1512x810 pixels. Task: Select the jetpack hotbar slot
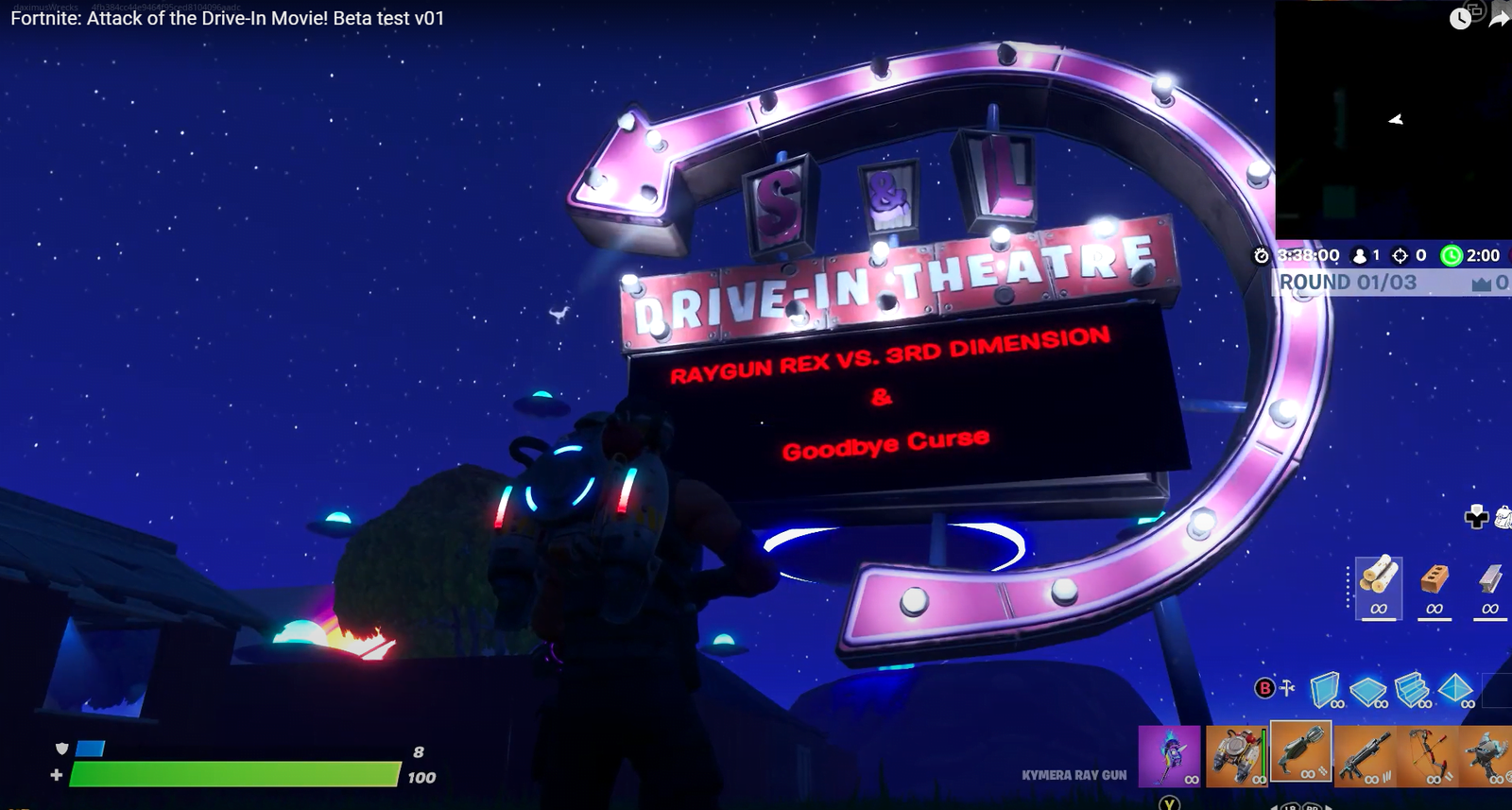1235,755
